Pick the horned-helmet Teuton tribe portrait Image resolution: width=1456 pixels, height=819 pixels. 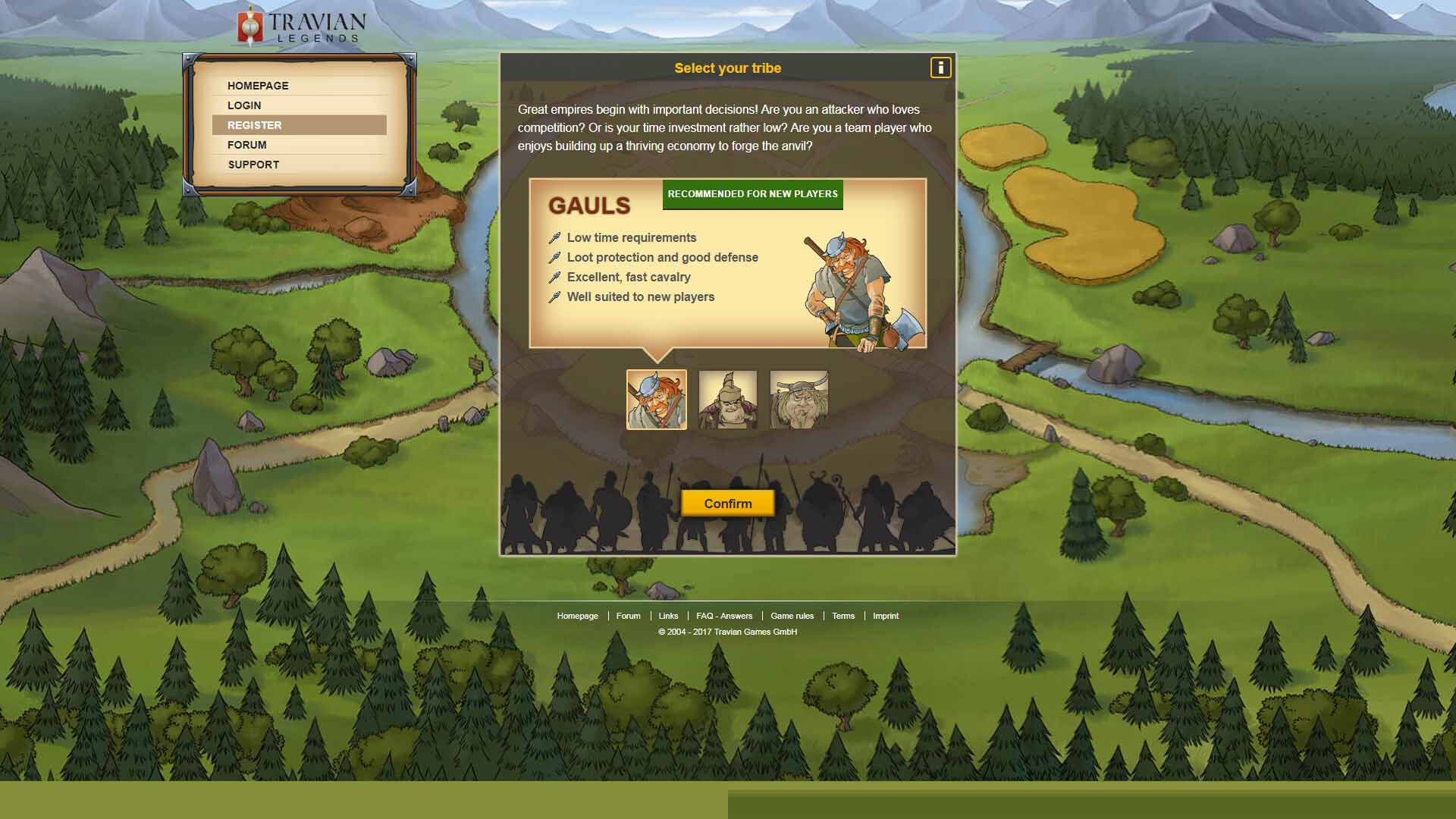(x=799, y=400)
